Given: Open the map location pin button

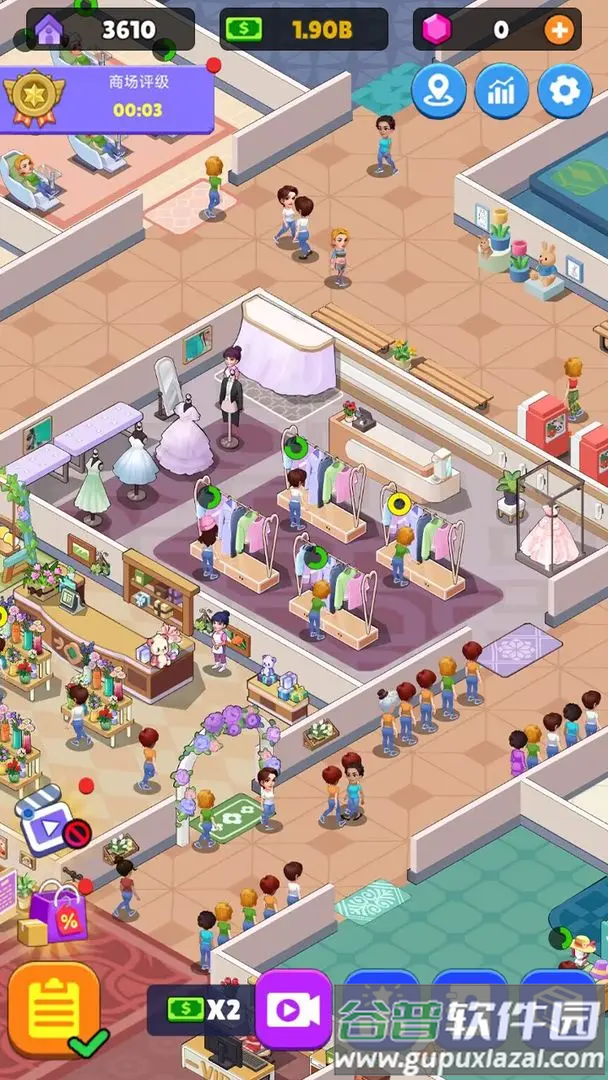Looking at the screenshot, I should pos(439,92).
